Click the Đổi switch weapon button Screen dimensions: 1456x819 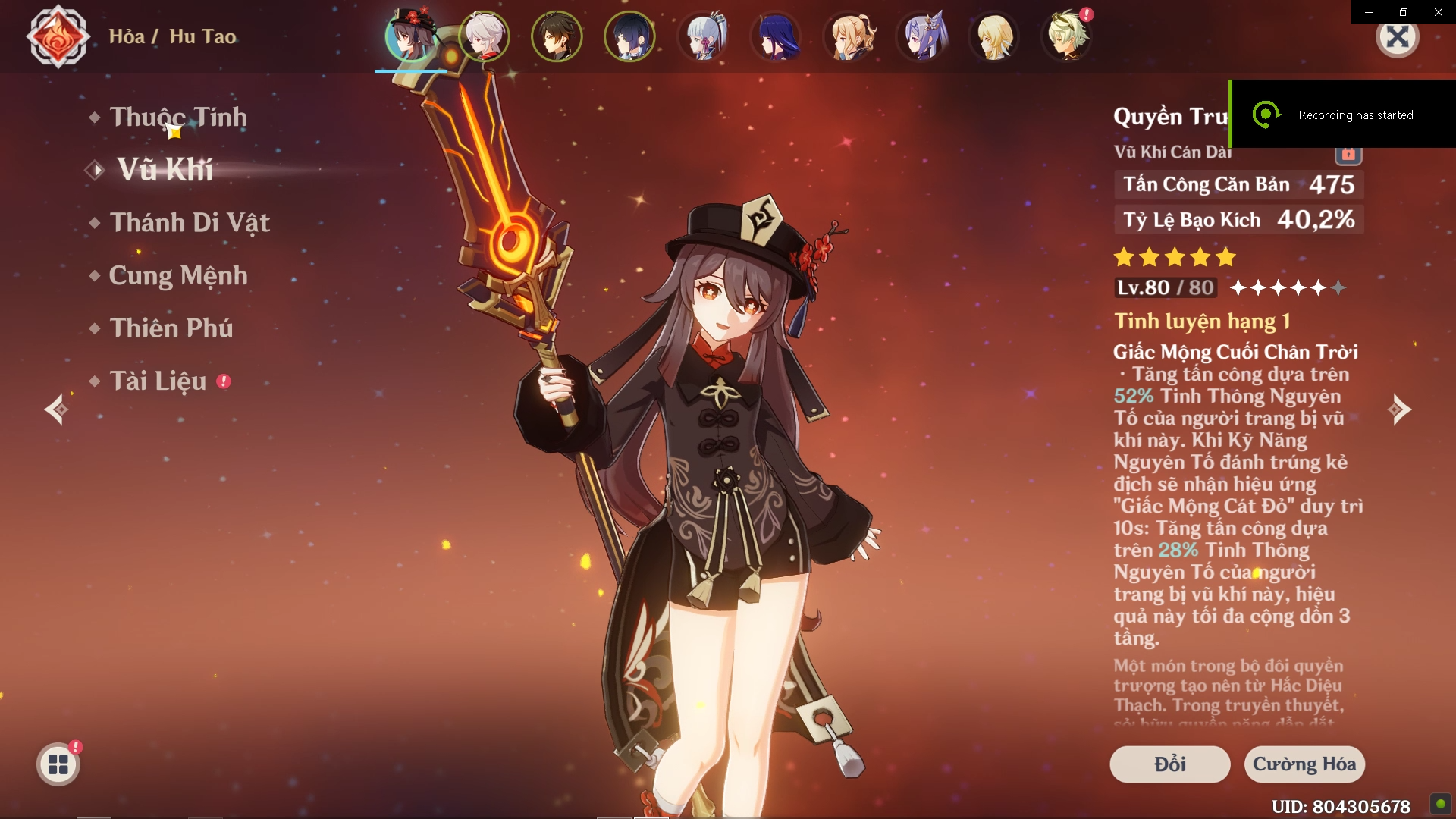coord(1169,764)
